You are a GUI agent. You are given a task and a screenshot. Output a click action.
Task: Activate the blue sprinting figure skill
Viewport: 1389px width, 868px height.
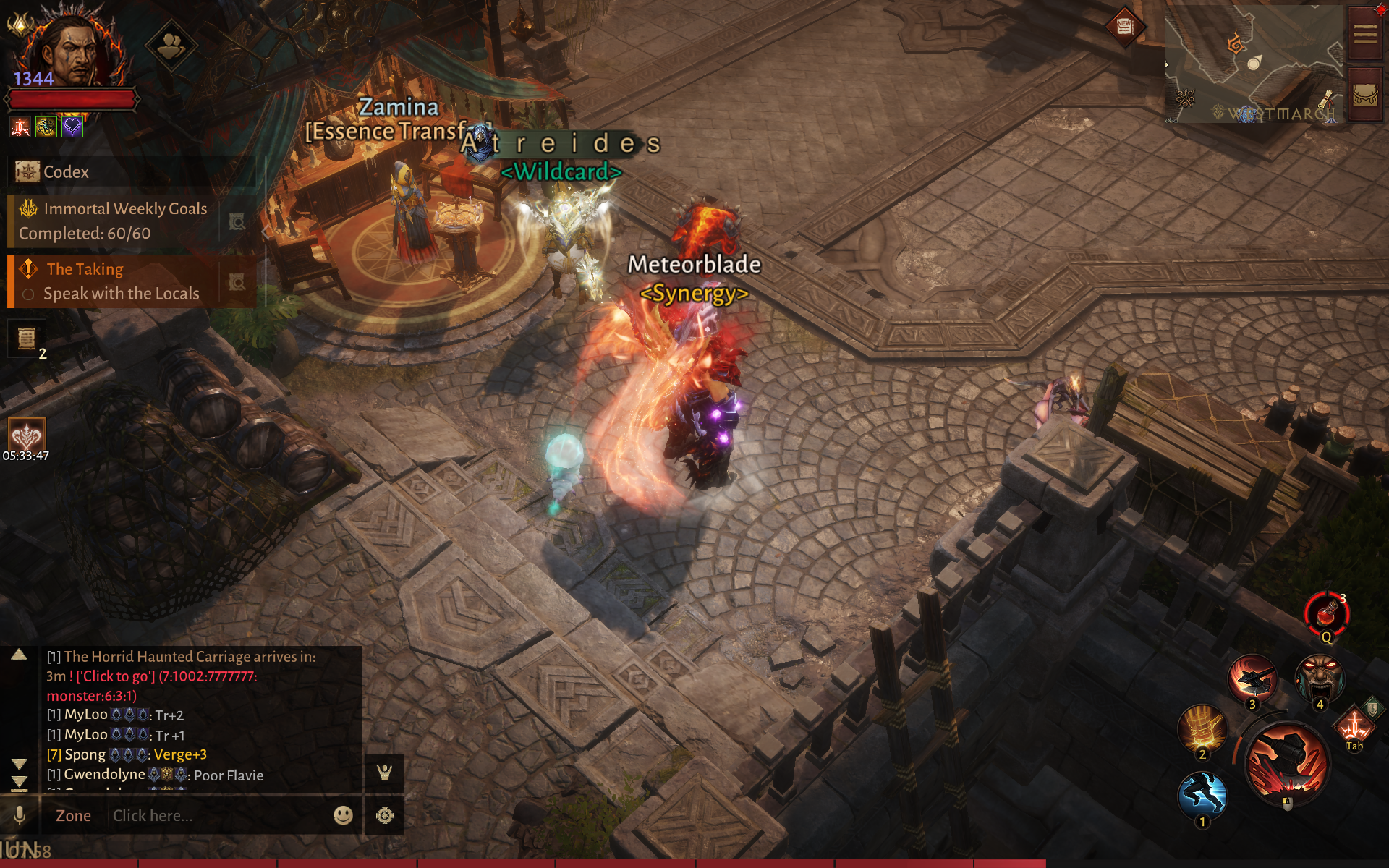(1202, 795)
